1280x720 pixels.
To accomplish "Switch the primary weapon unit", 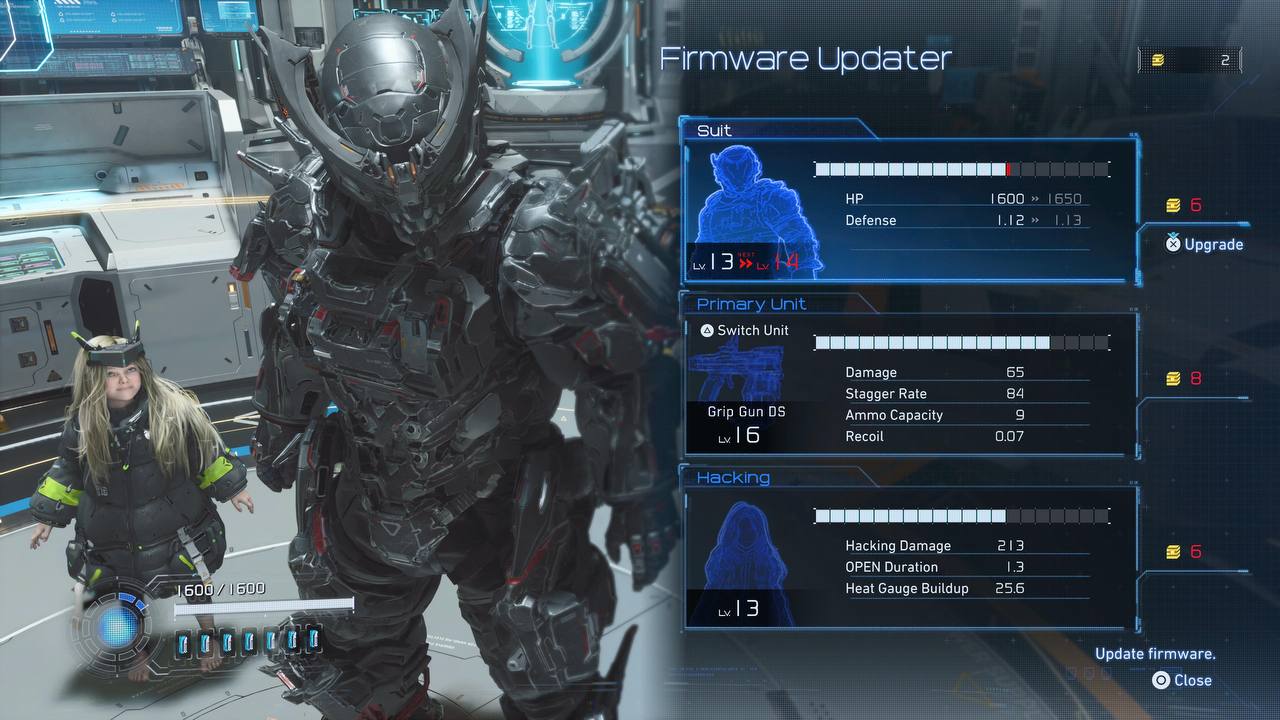I will pyautogui.click(x=744, y=330).
